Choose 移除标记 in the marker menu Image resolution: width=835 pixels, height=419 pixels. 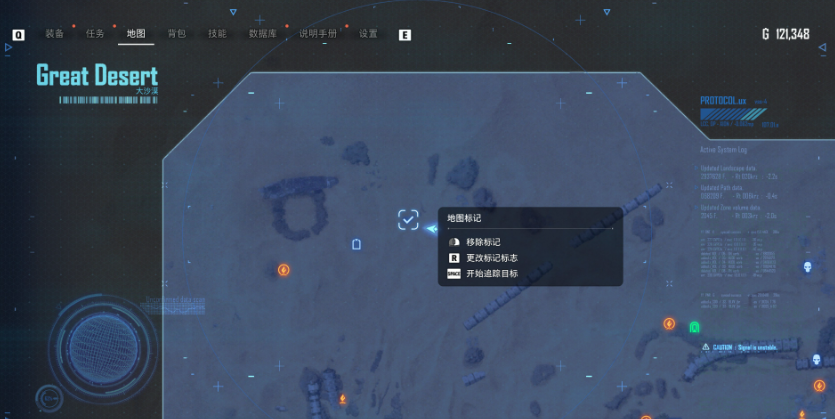click(x=483, y=242)
